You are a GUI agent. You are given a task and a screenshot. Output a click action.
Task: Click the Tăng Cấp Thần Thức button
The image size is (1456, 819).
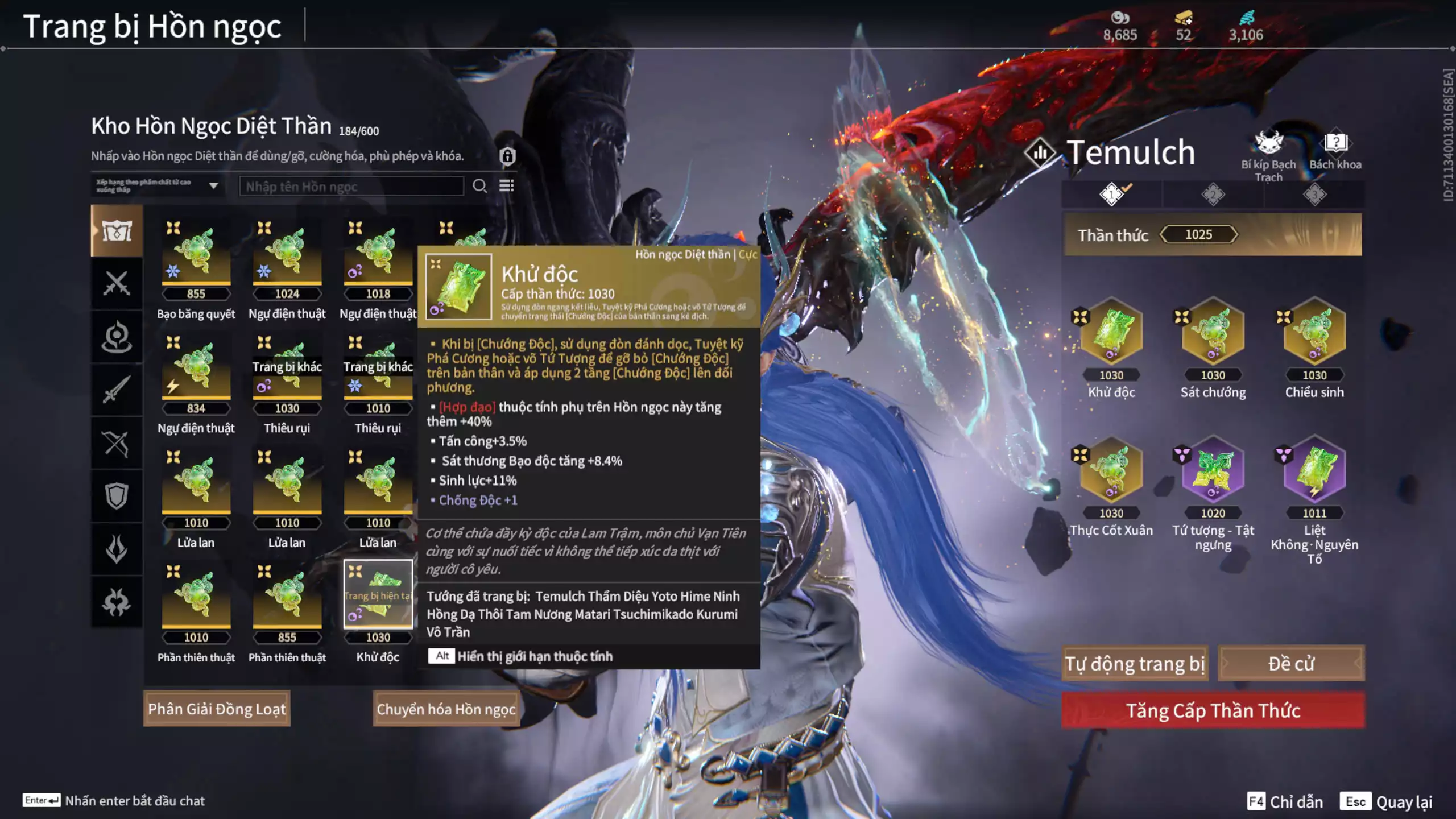[1213, 710]
